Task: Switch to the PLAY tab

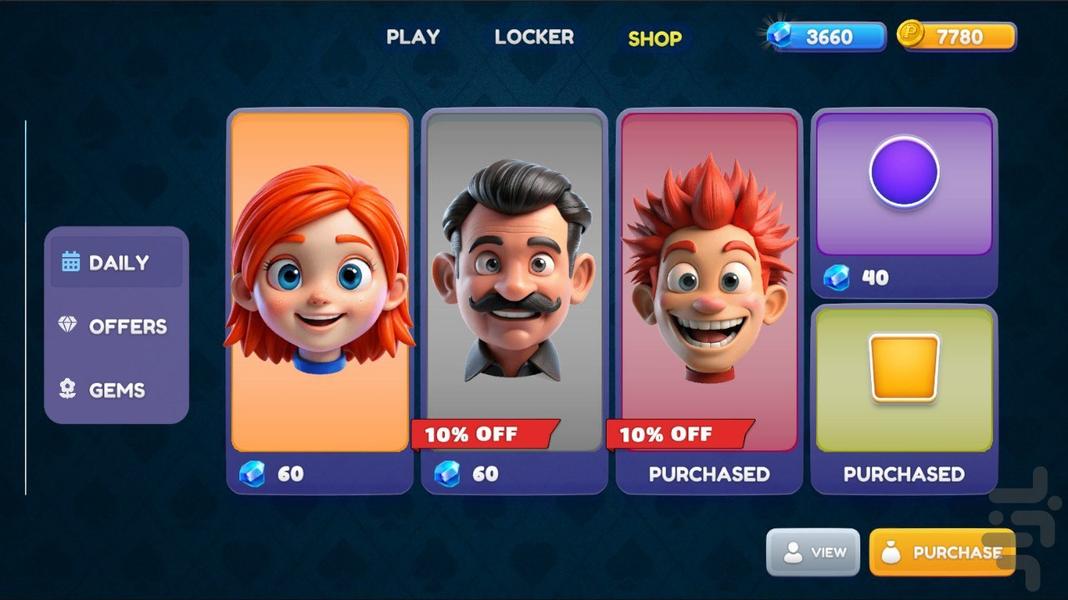Action: point(413,37)
